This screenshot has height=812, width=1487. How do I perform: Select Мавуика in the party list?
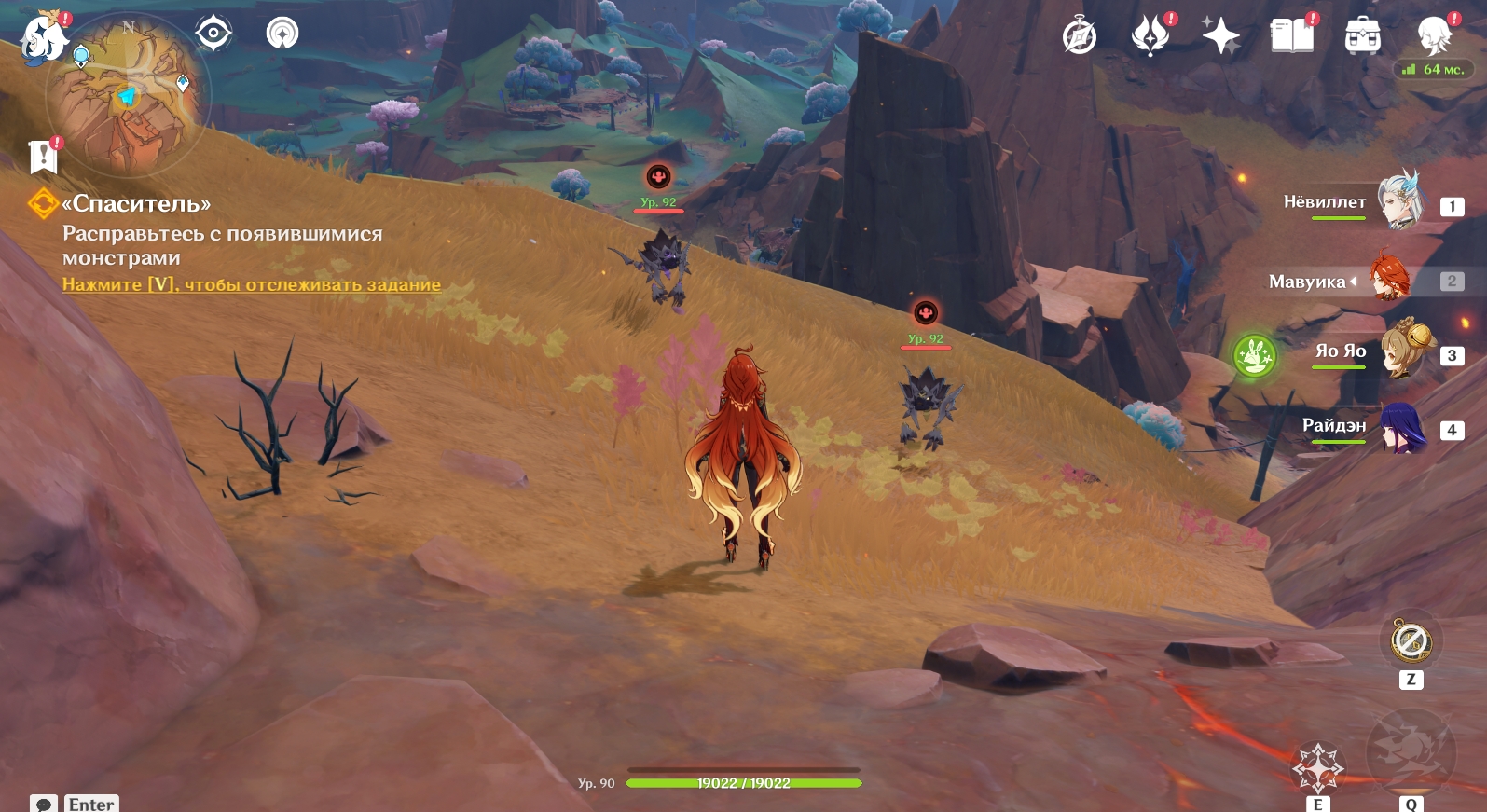1390,279
